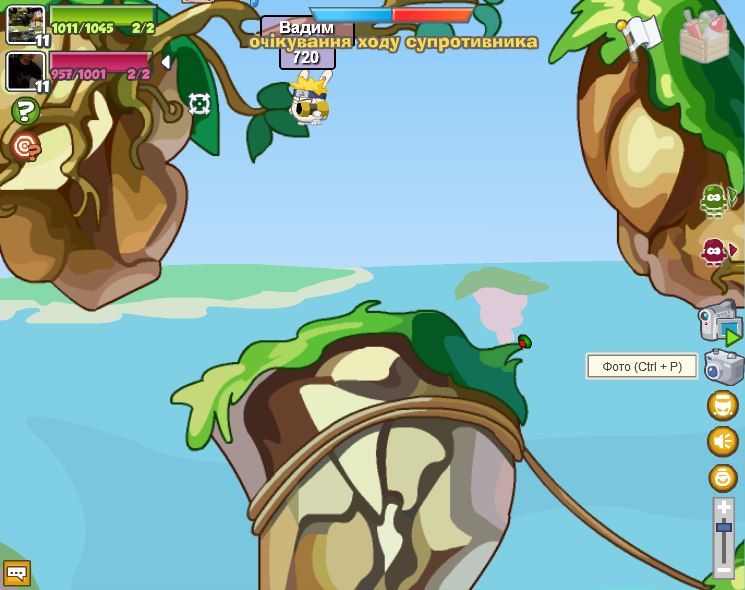Click the crosshair center-view icon

[199, 104]
